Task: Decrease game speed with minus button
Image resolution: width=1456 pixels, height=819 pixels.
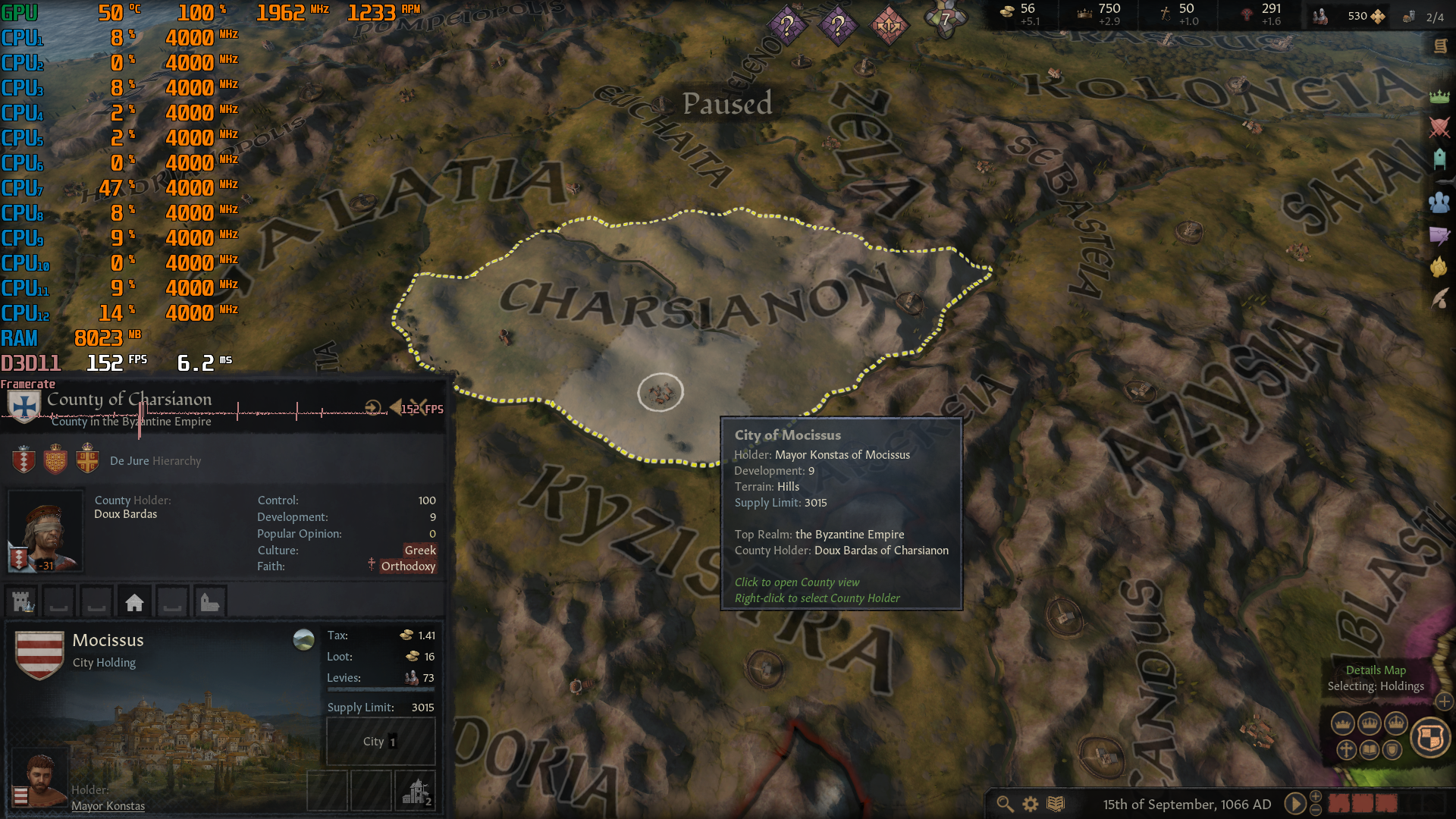Action: click(1316, 811)
